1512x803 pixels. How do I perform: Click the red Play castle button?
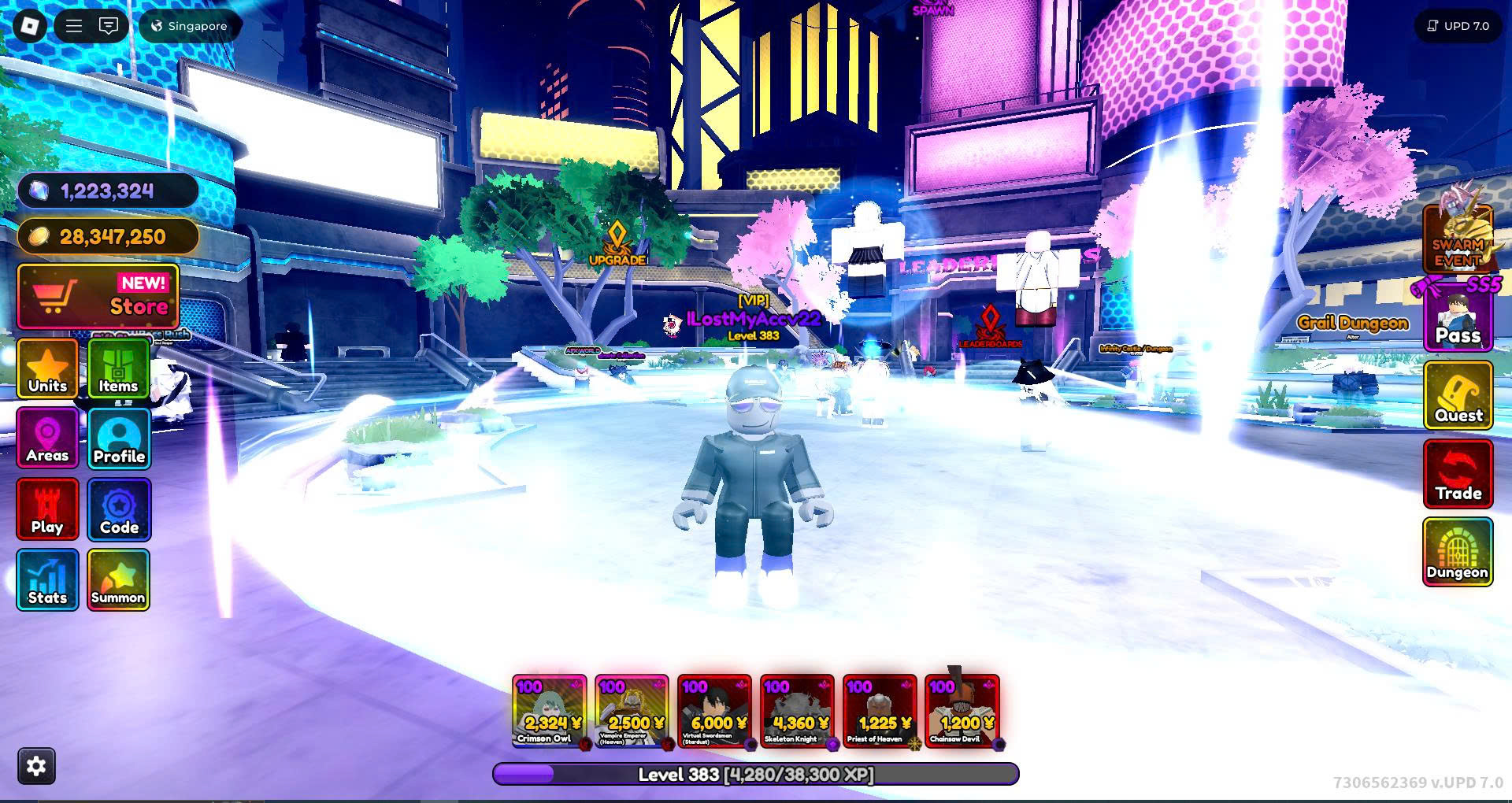click(47, 509)
